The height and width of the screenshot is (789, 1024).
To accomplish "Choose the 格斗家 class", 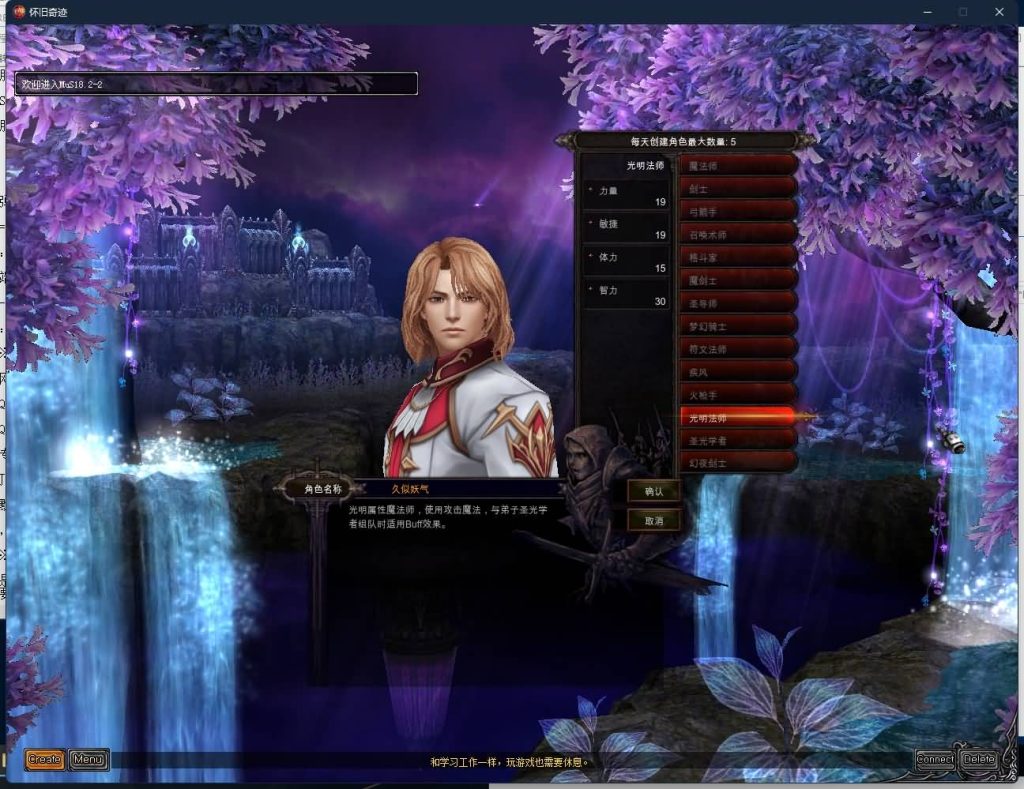I will [x=738, y=257].
